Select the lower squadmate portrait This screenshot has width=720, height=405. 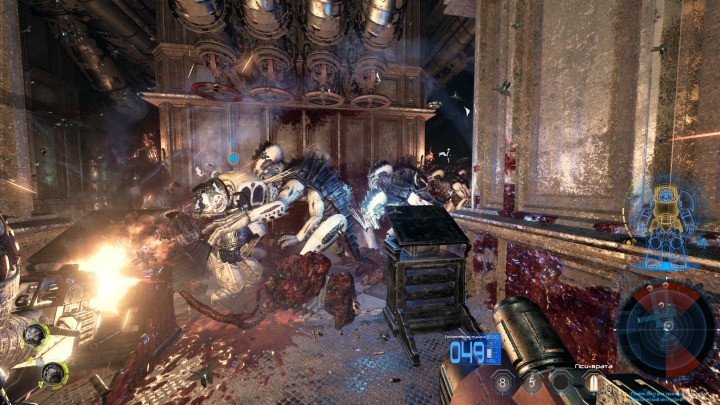(x=52, y=375)
